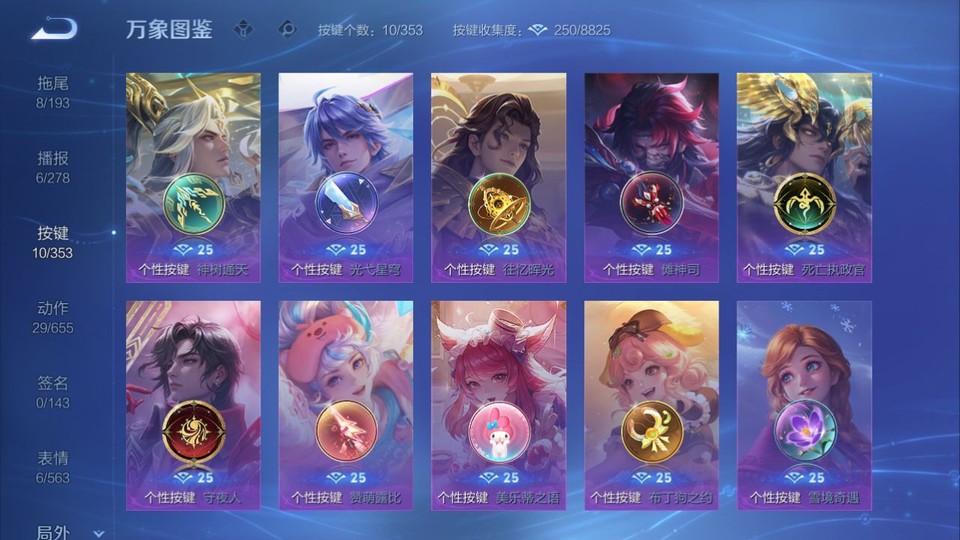This screenshot has width=960, height=540.
Task: Select the 雪境奇遇 button skin card
Action: (x=804, y=405)
